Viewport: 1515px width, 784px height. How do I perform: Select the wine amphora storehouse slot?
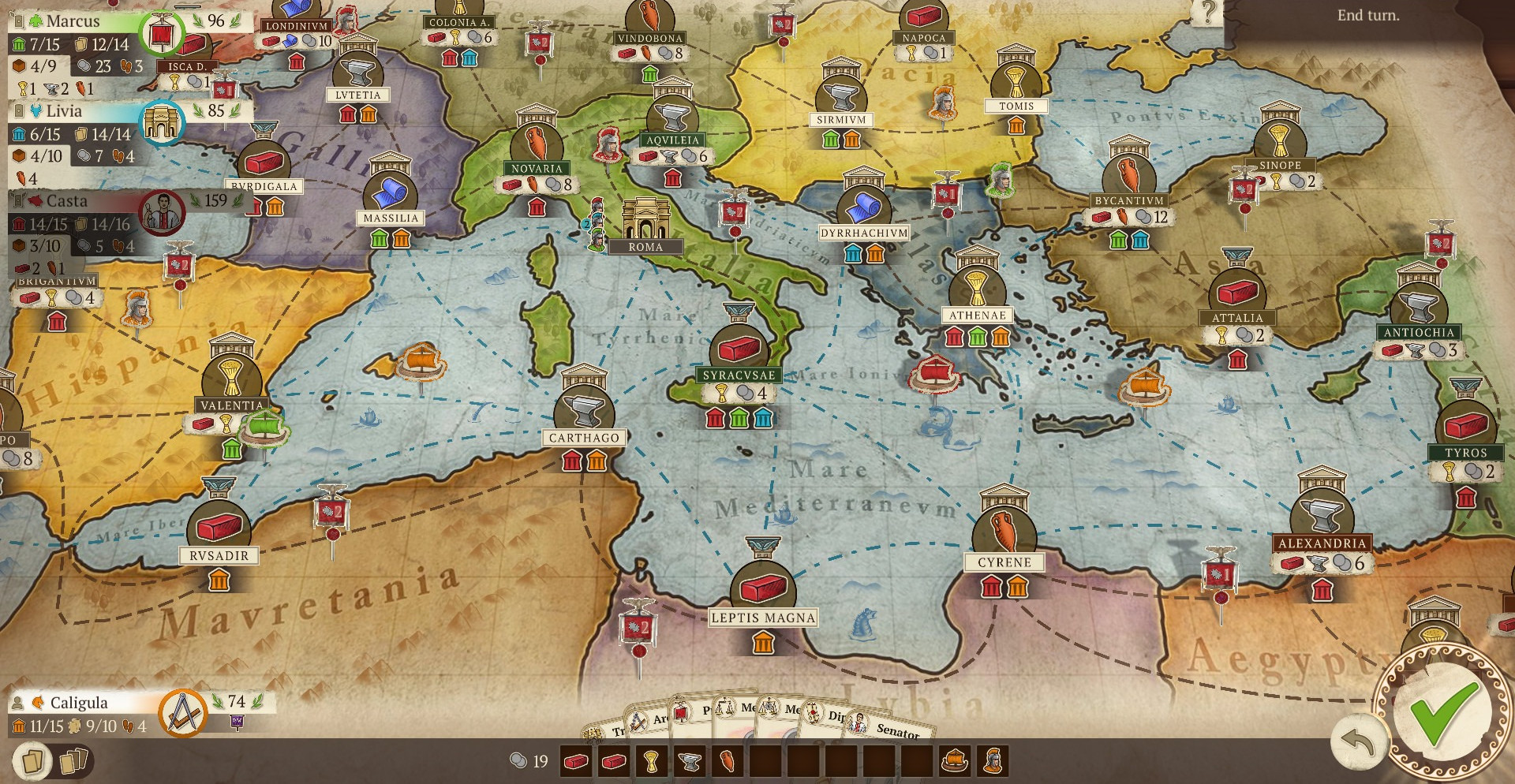[x=727, y=762]
